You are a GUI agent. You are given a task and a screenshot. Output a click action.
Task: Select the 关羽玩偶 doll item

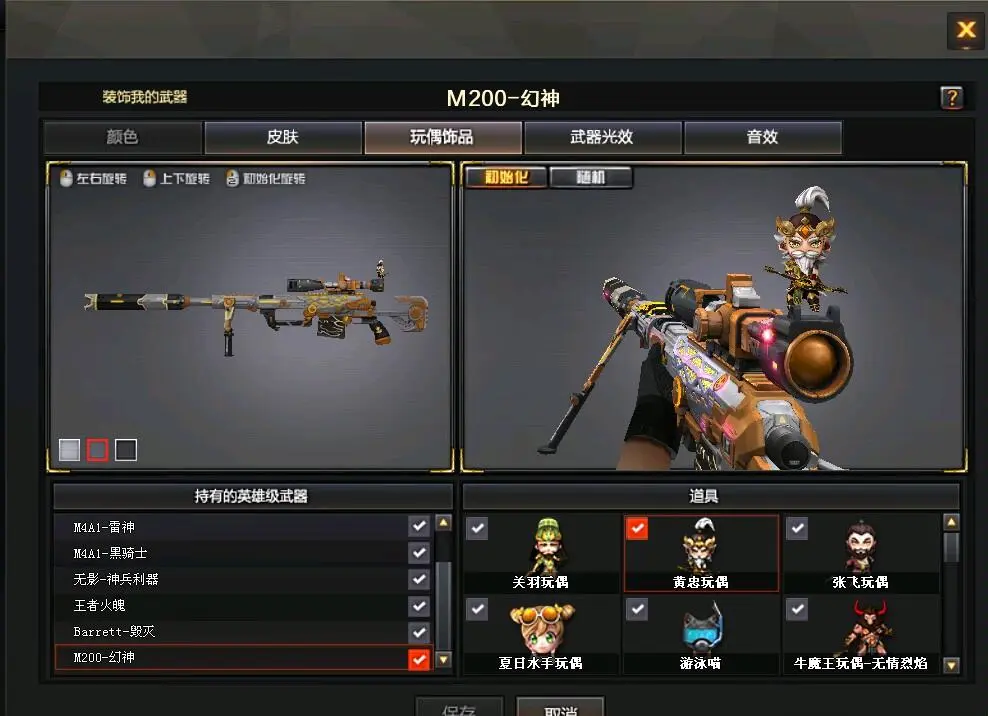click(541, 553)
